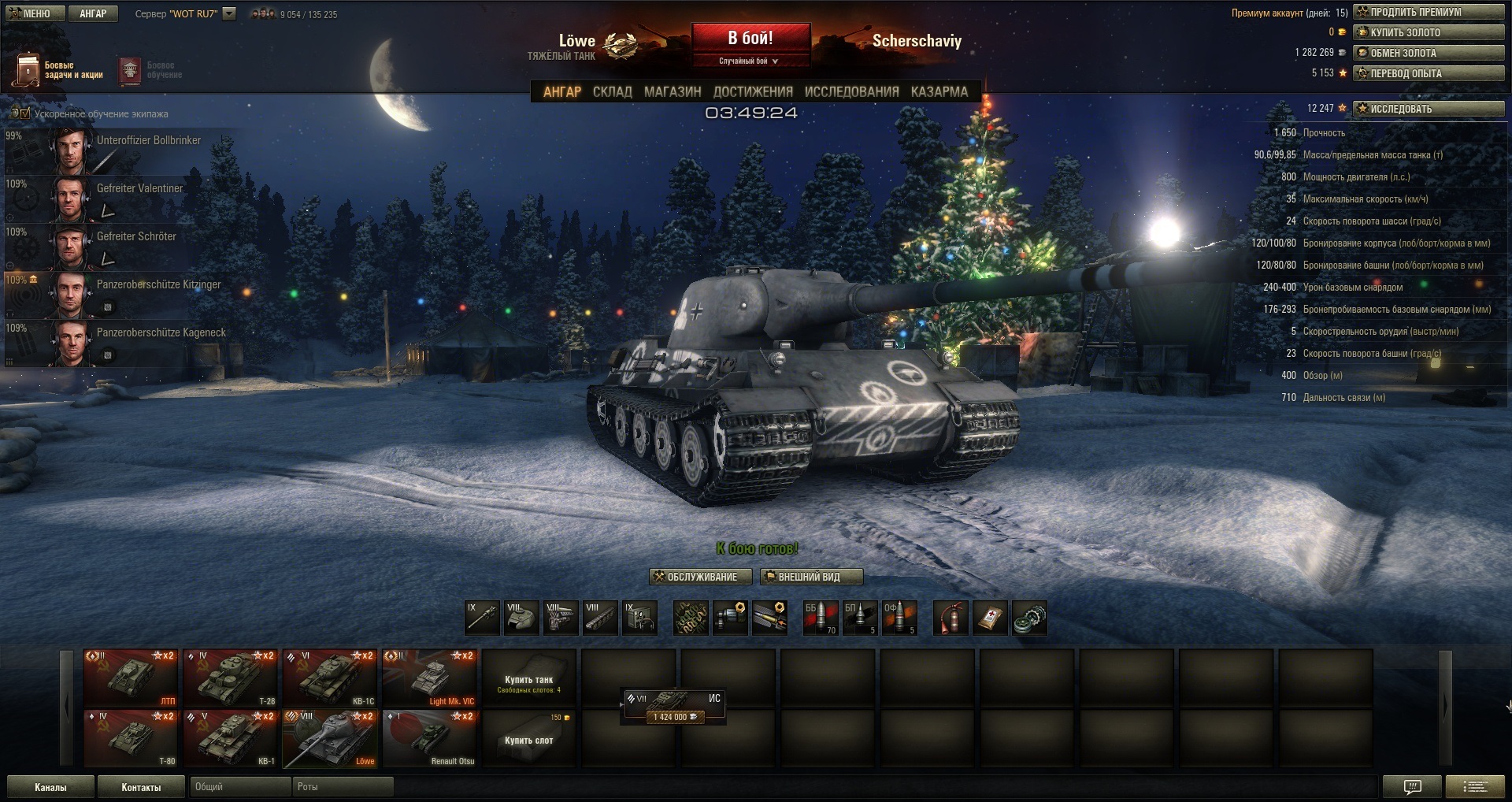
Task: Click the КУПИТЬ ЗОЛОТО button
Action: [1429, 32]
